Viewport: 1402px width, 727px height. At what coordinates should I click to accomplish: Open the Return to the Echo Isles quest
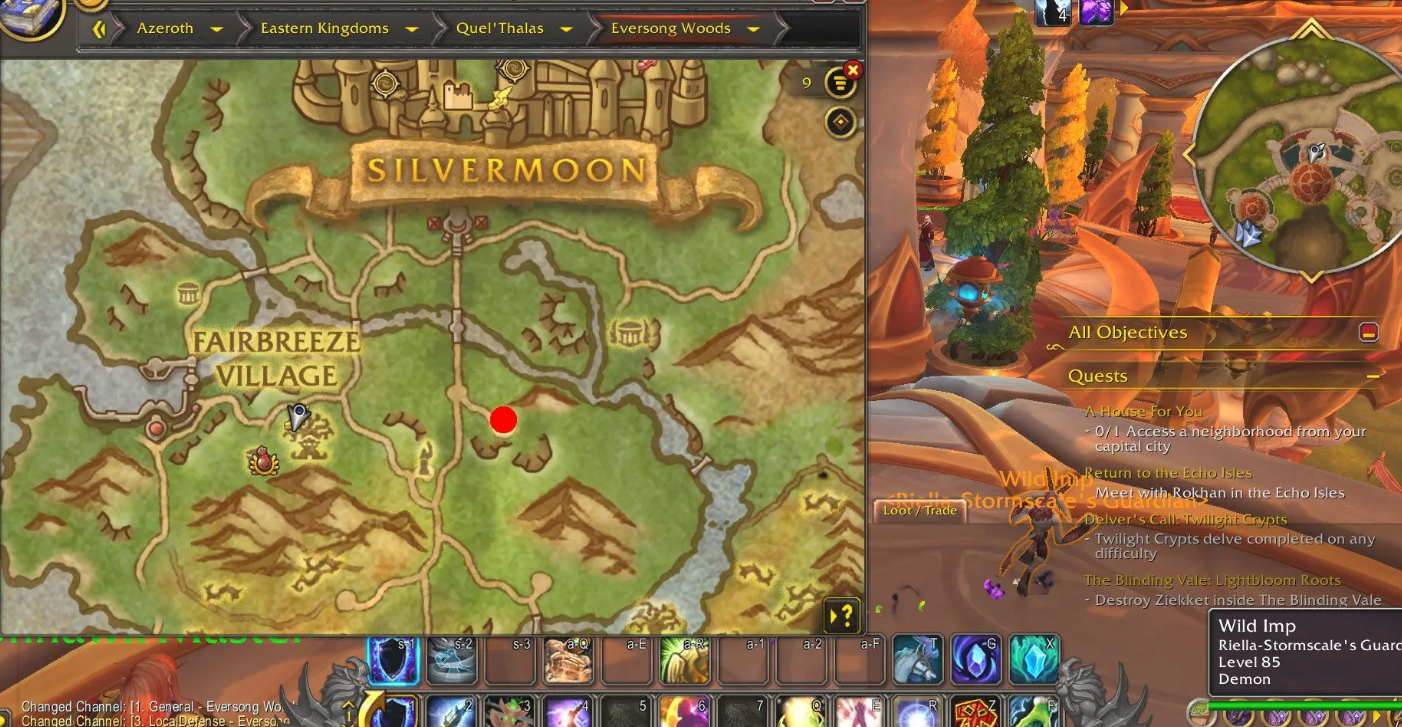tap(1167, 473)
